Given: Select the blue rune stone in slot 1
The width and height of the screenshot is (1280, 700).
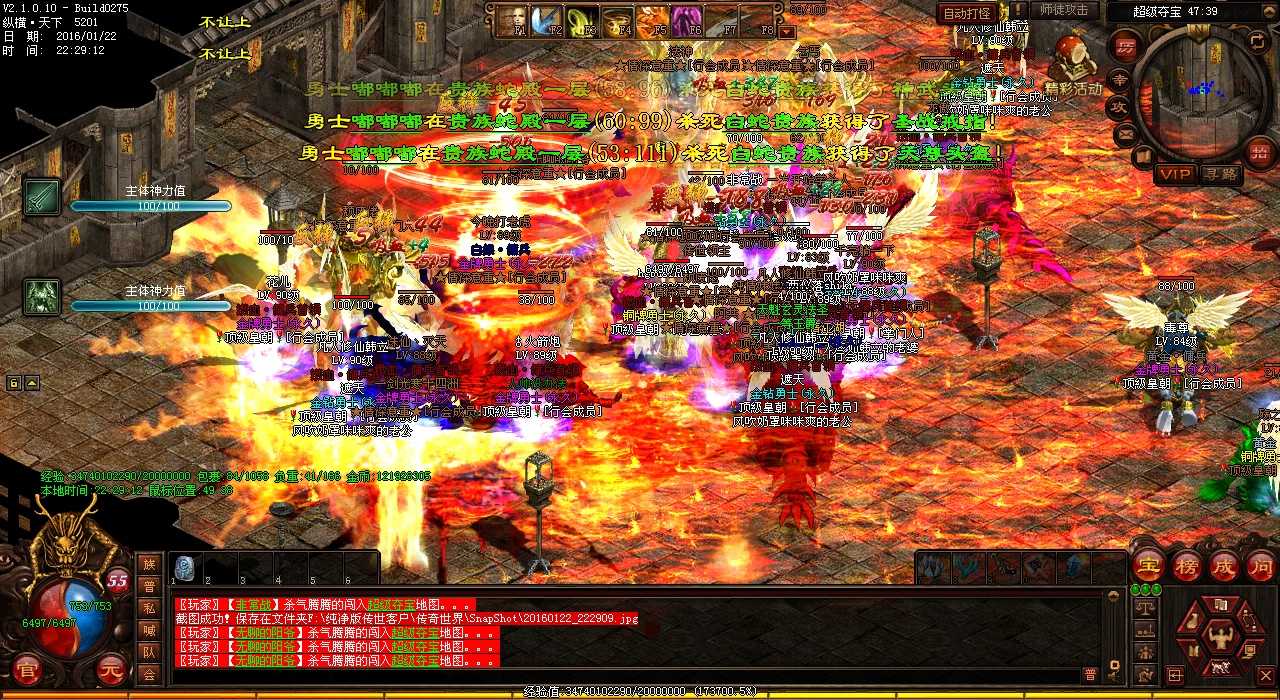Looking at the screenshot, I should pyautogui.click(x=184, y=567).
